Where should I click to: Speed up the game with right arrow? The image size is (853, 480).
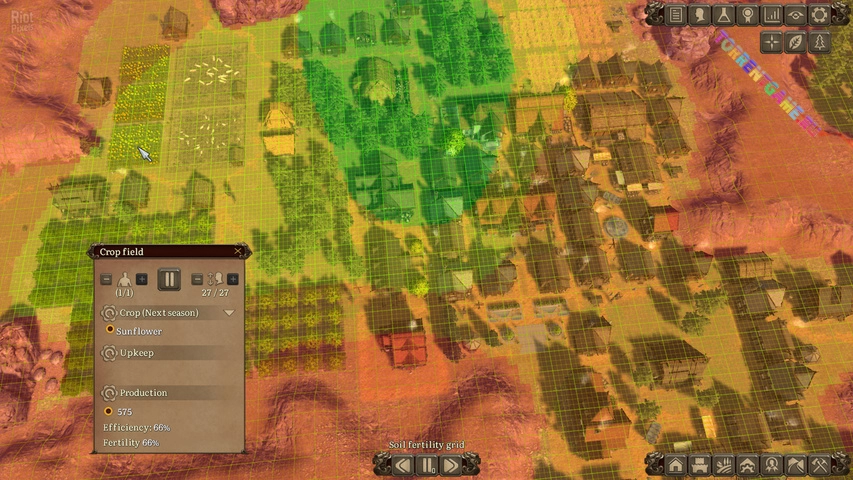451,464
